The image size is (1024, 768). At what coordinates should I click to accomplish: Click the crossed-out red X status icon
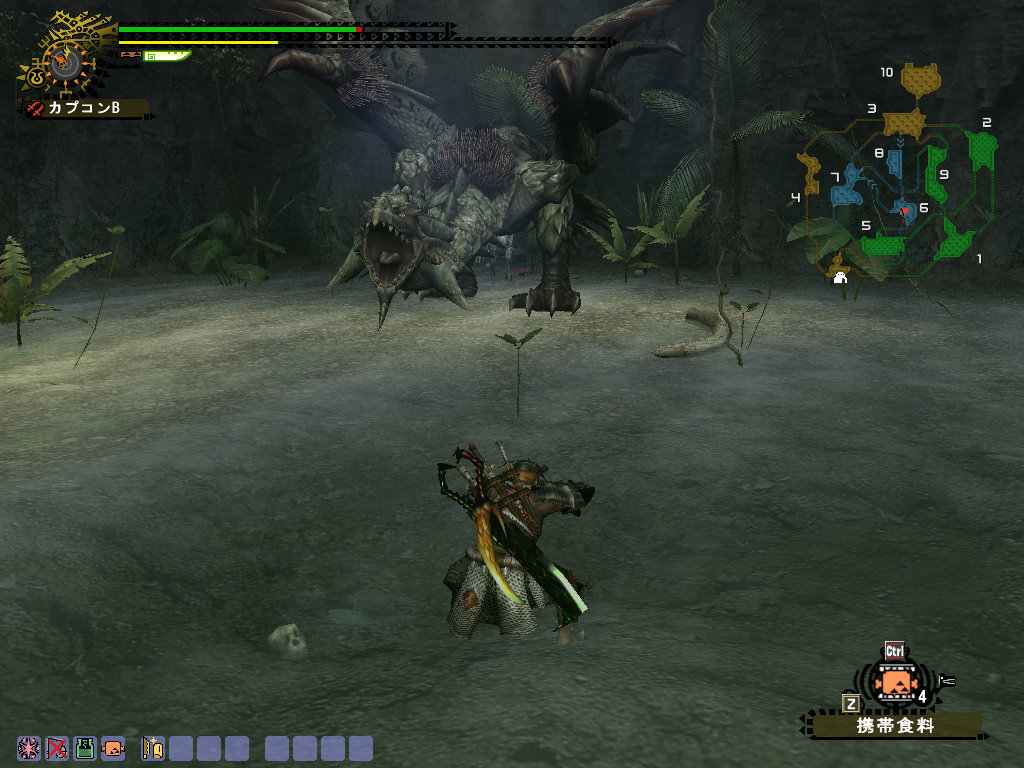coord(57,748)
